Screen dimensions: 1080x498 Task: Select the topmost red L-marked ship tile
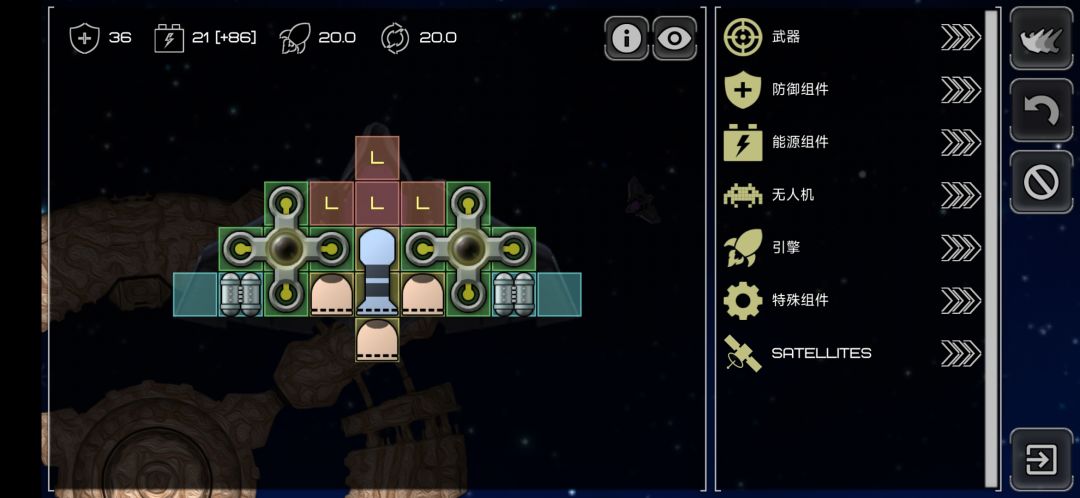377,158
